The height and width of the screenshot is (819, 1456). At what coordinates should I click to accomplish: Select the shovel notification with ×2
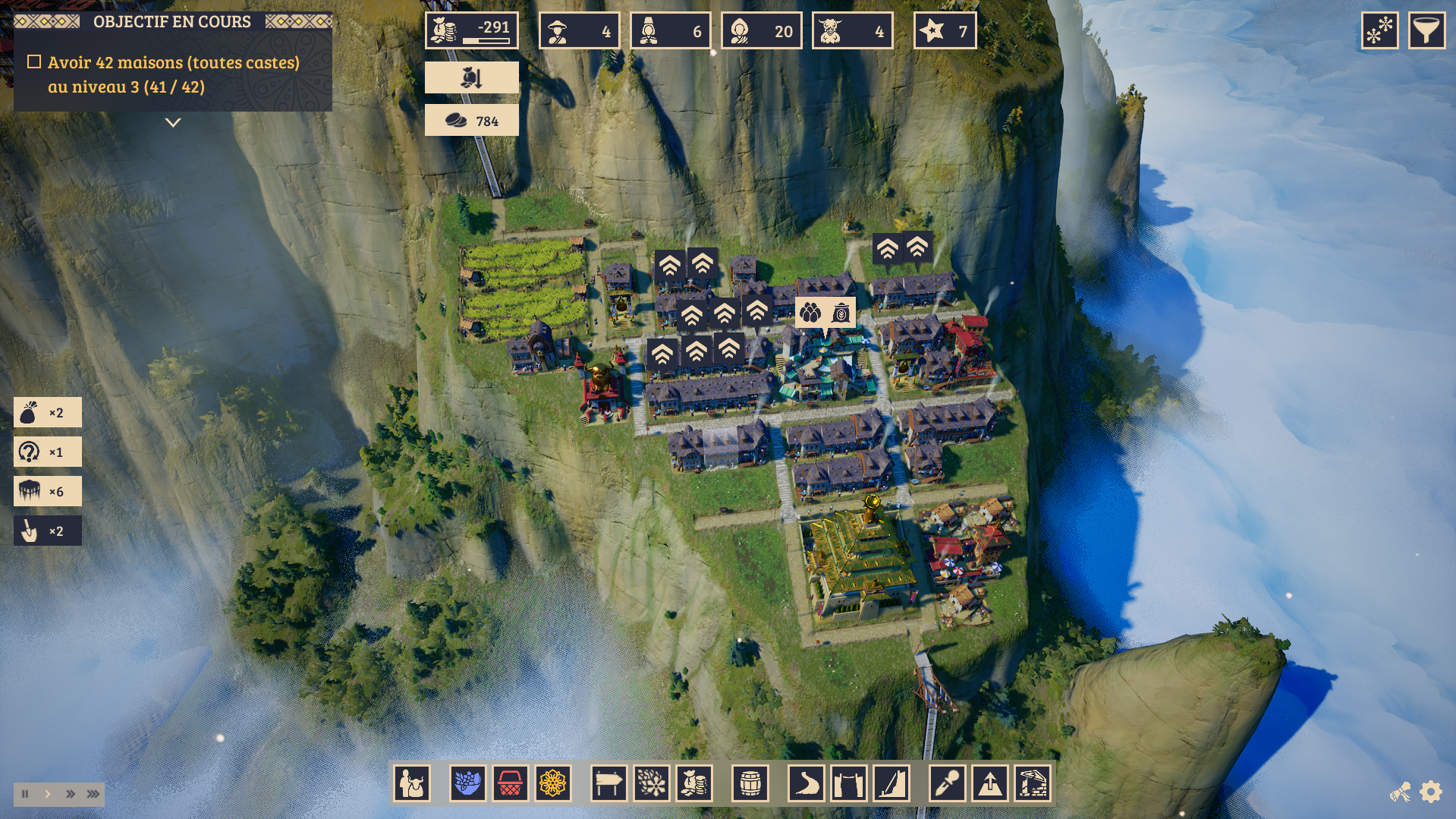point(47,531)
